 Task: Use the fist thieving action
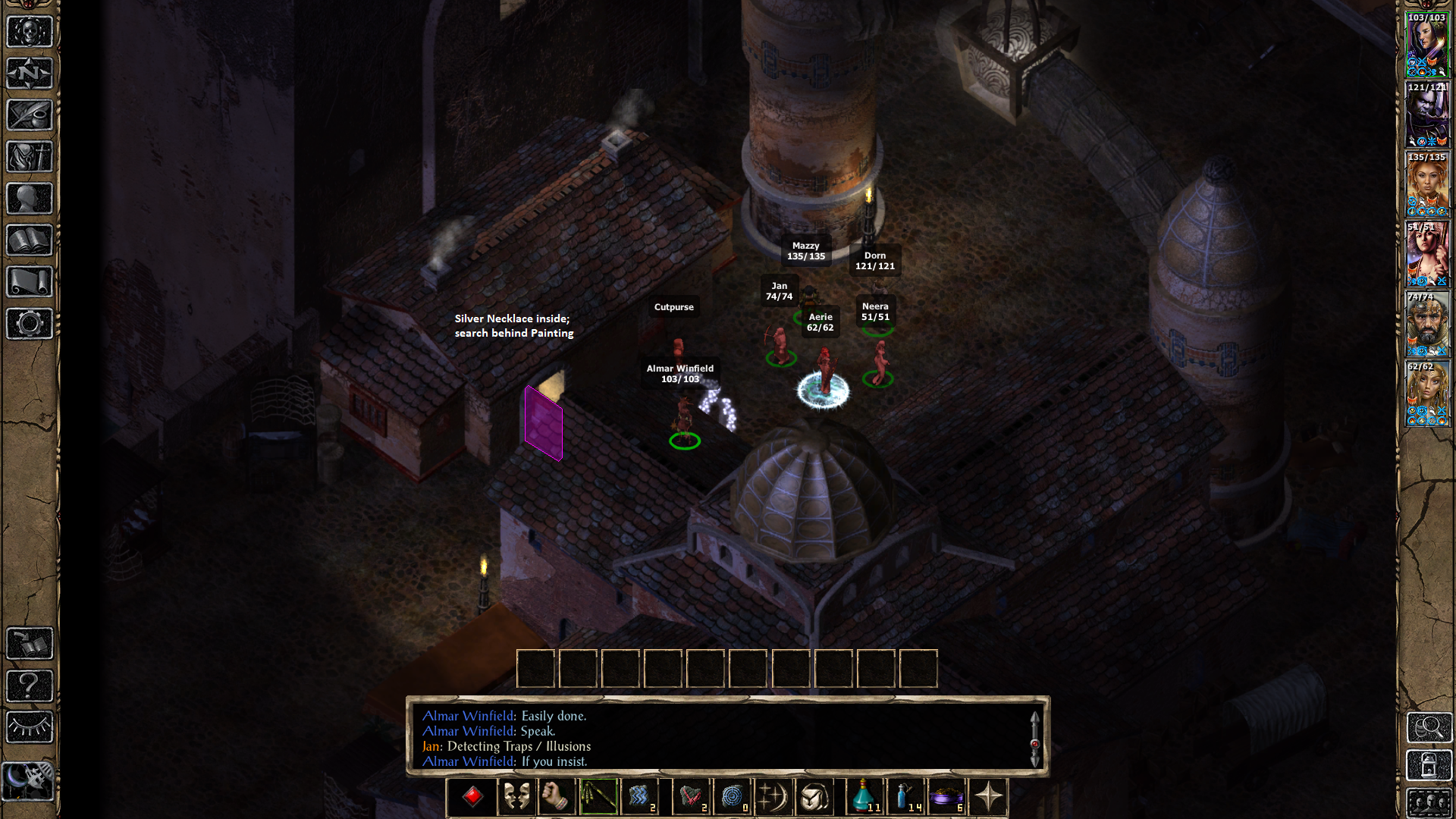point(557,797)
